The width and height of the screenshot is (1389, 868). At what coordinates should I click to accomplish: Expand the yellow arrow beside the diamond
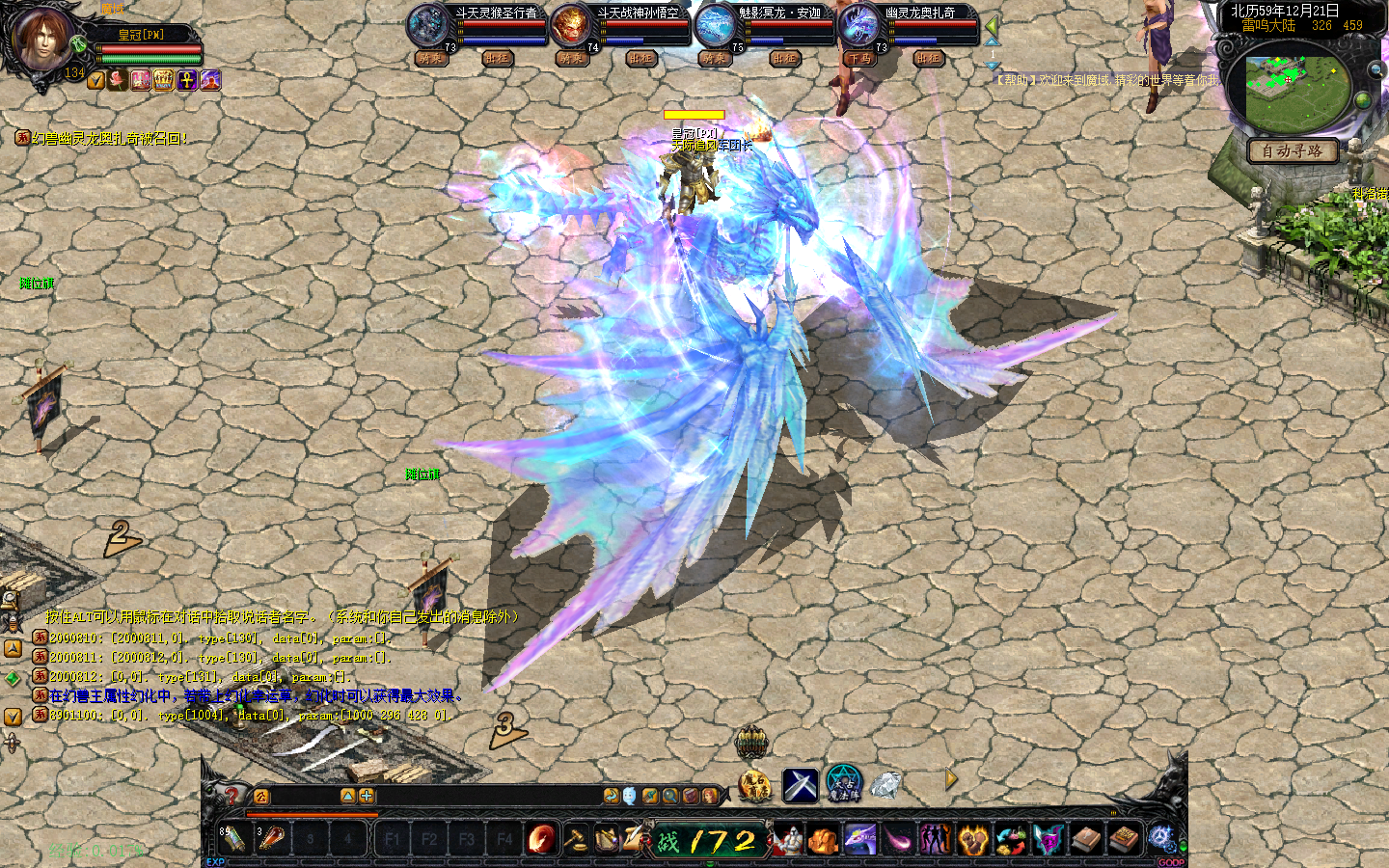(951, 779)
